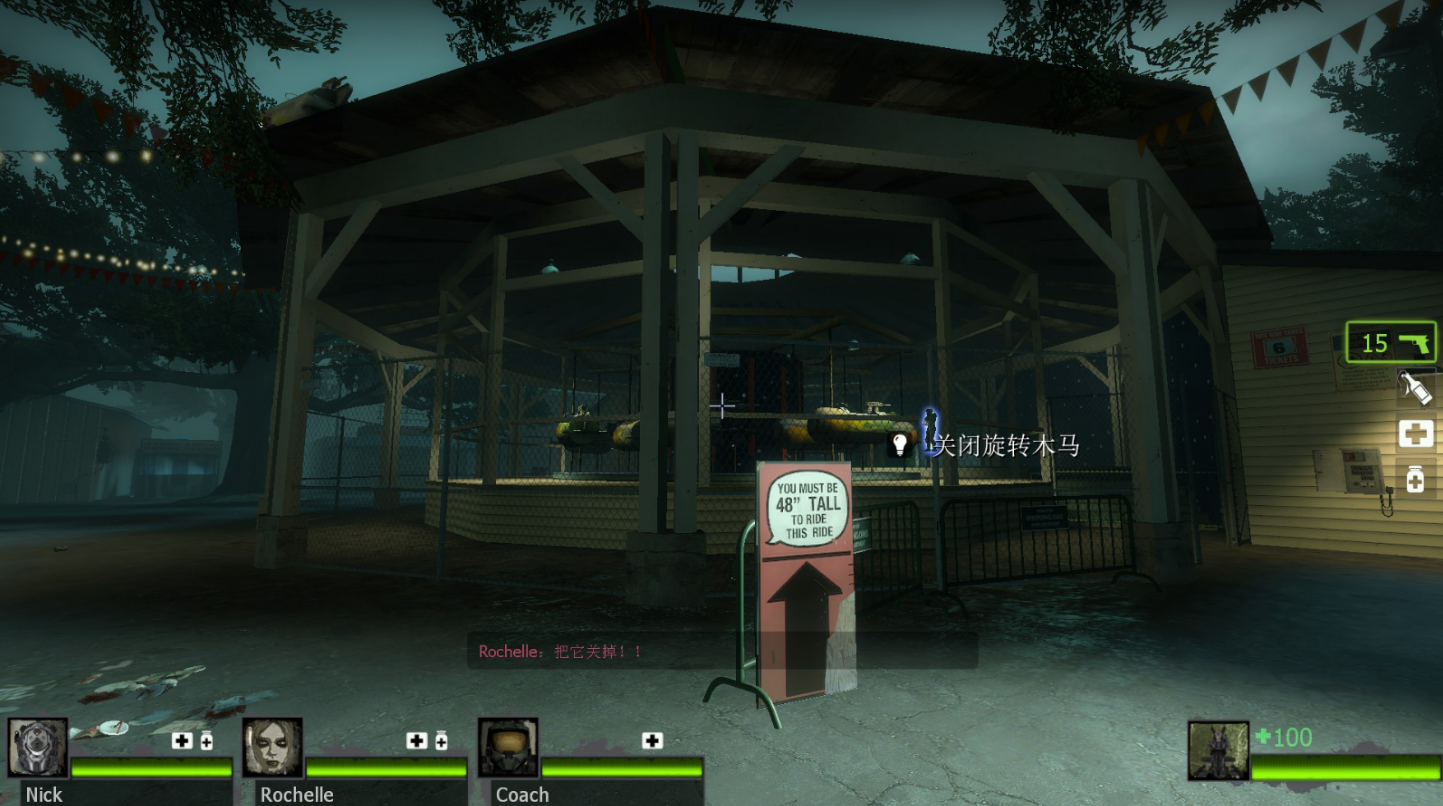Click your own survivor portrait
The image size is (1443, 806).
pyautogui.click(x=1218, y=750)
